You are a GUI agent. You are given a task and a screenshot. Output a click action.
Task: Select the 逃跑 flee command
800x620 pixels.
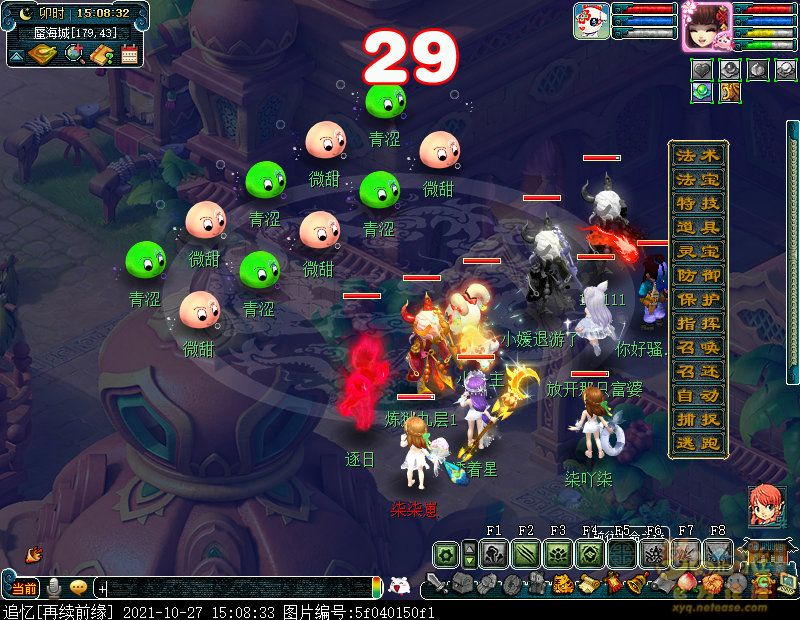[x=698, y=444]
